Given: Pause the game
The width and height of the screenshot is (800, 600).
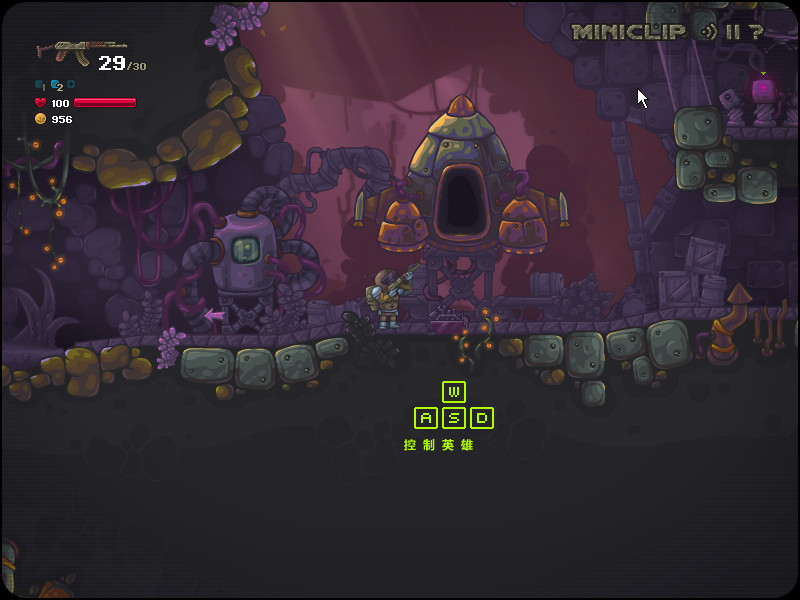Looking at the screenshot, I should click(732, 32).
